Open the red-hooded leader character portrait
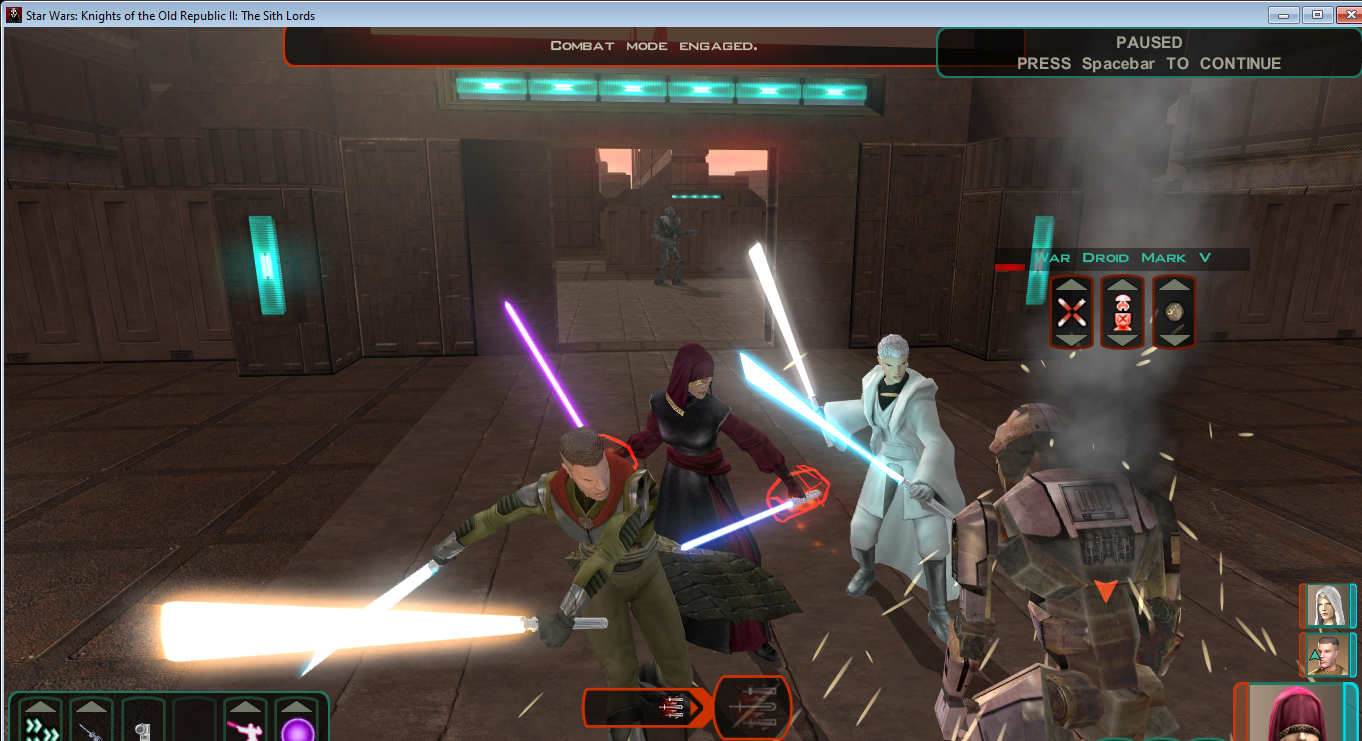 coord(1295,714)
